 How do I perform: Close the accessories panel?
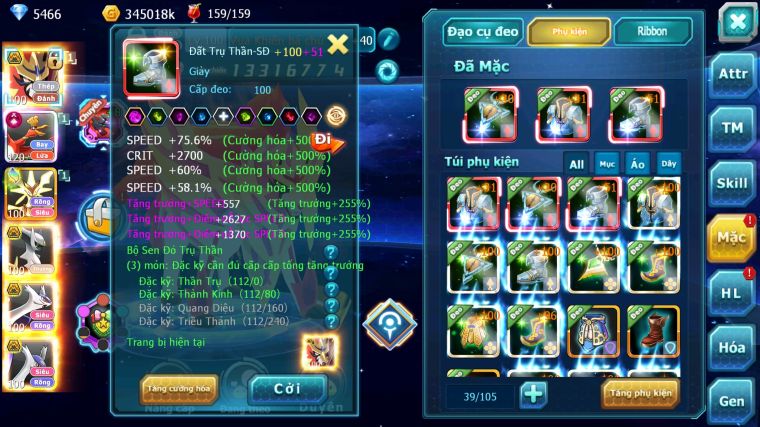point(737,22)
